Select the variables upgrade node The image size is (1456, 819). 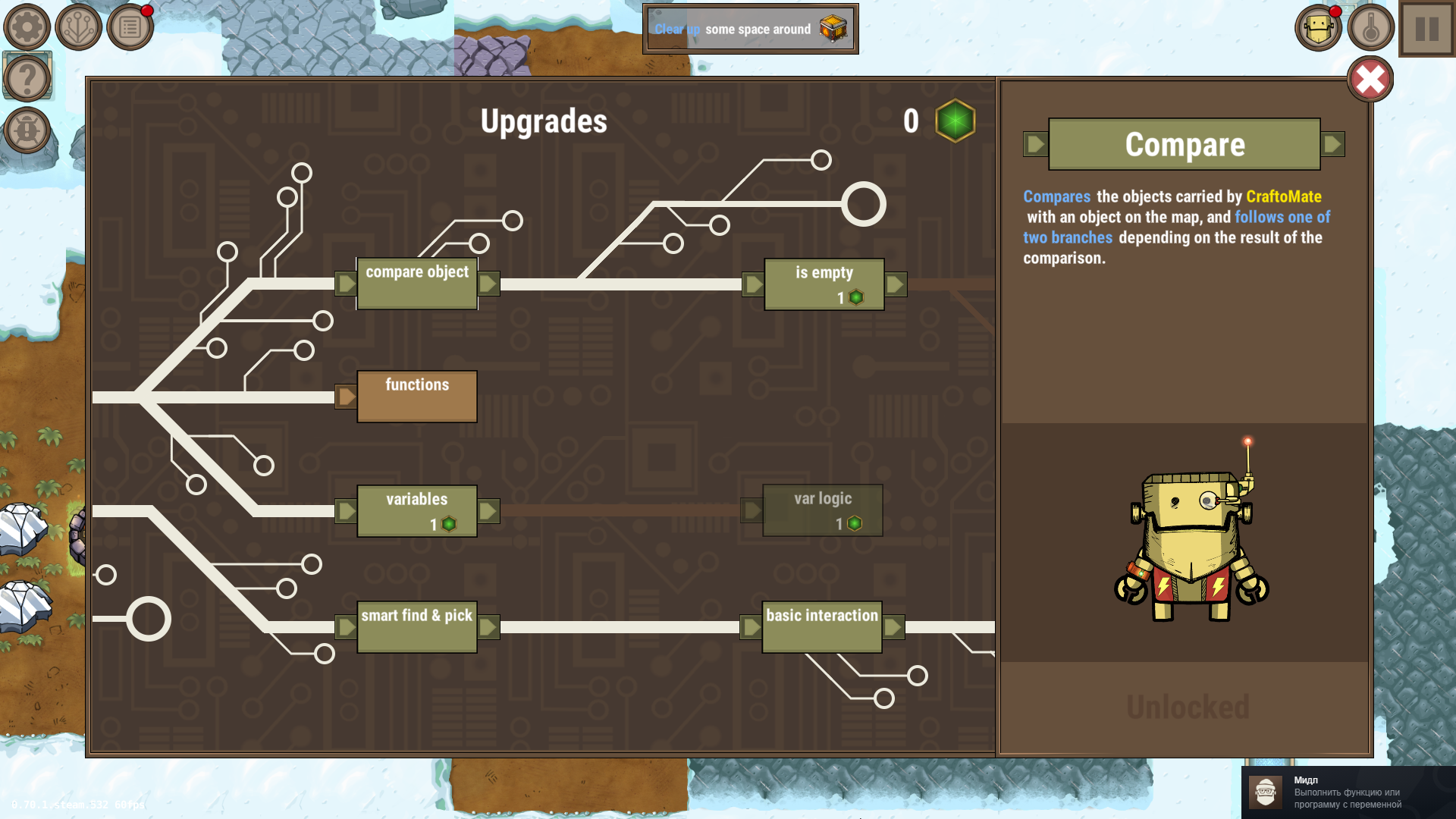click(x=417, y=510)
